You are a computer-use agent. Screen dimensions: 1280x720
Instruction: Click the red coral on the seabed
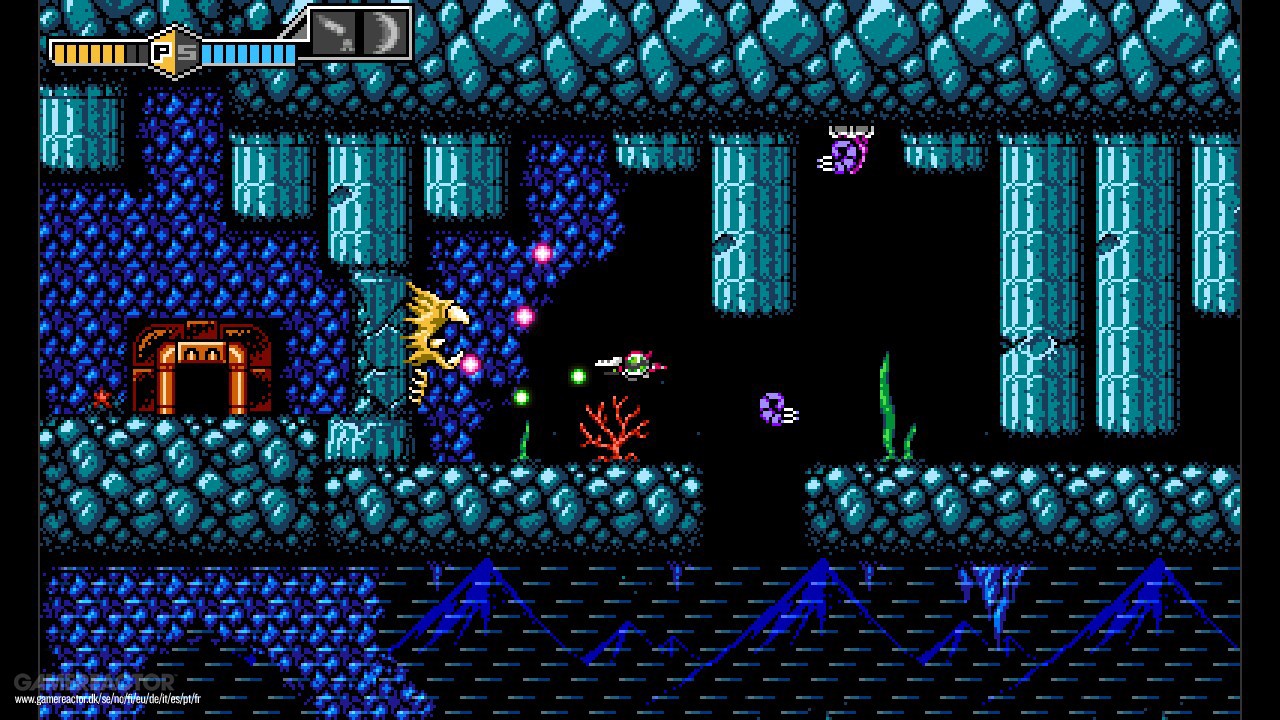[613, 433]
